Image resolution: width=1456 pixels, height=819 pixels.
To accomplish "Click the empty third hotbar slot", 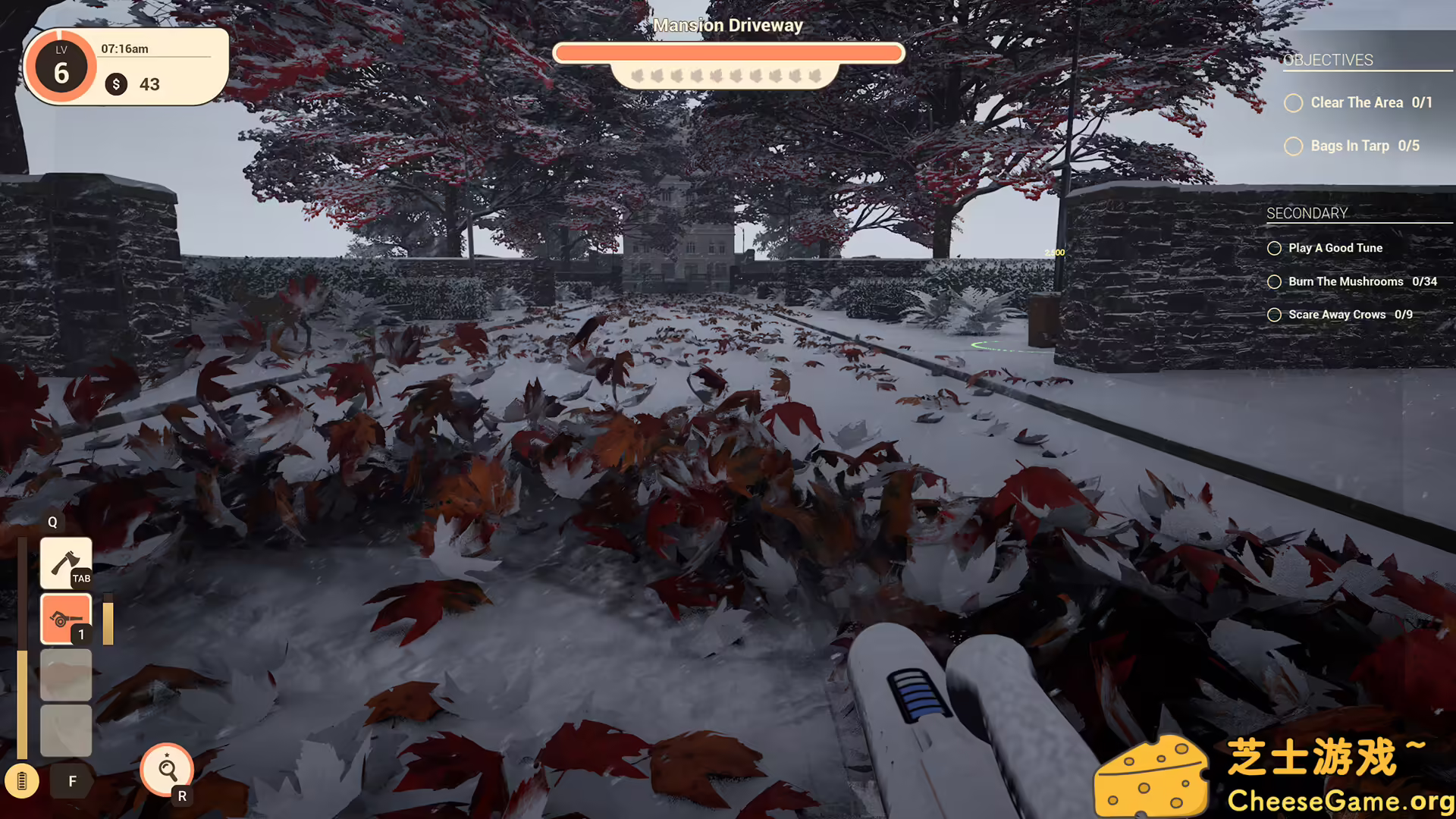I will click(66, 673).
